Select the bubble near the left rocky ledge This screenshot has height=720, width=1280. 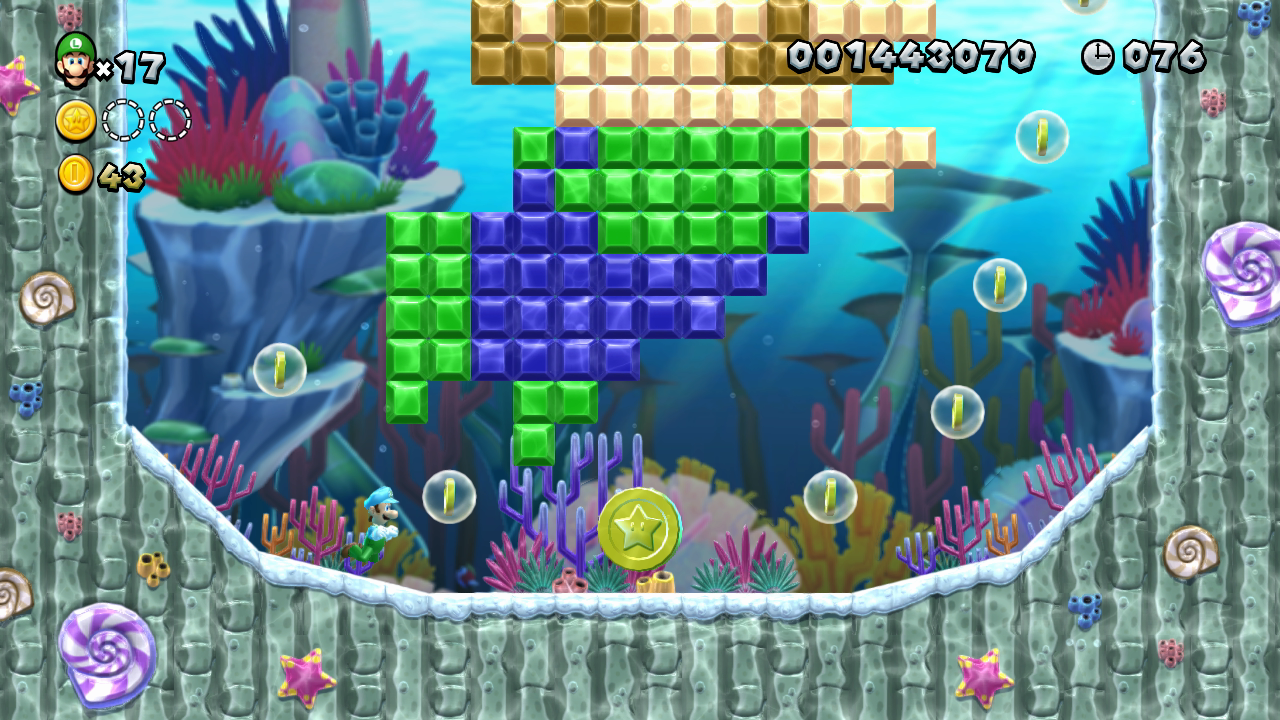[x=278, y=370]
